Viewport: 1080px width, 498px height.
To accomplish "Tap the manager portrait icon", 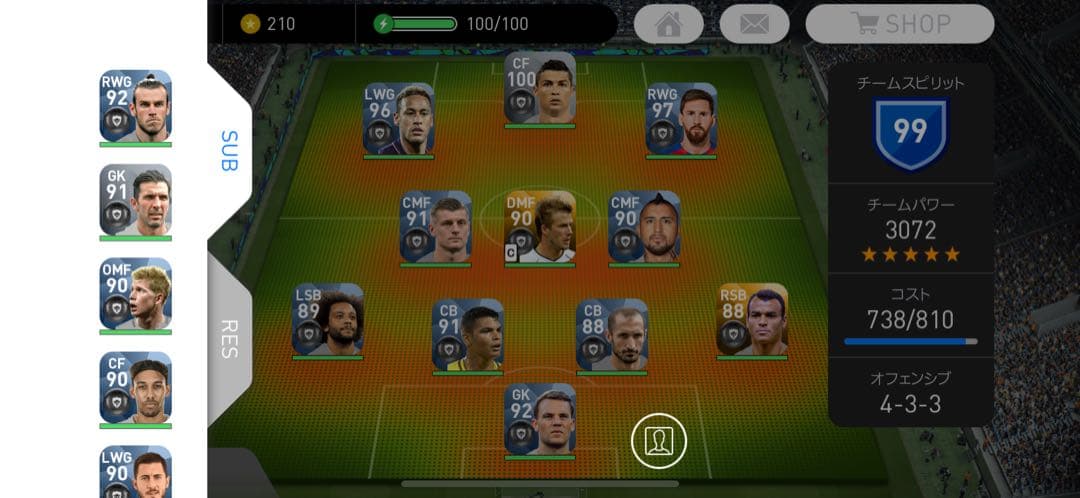I will coord(658,441).
